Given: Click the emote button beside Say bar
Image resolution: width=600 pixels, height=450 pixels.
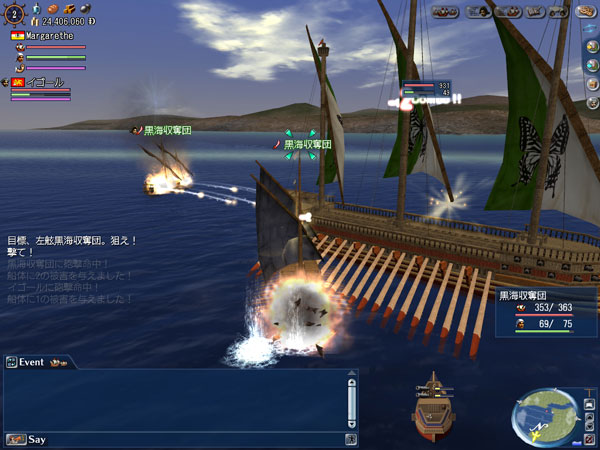Looking at the screenshot, I should [x=352, y=439].
